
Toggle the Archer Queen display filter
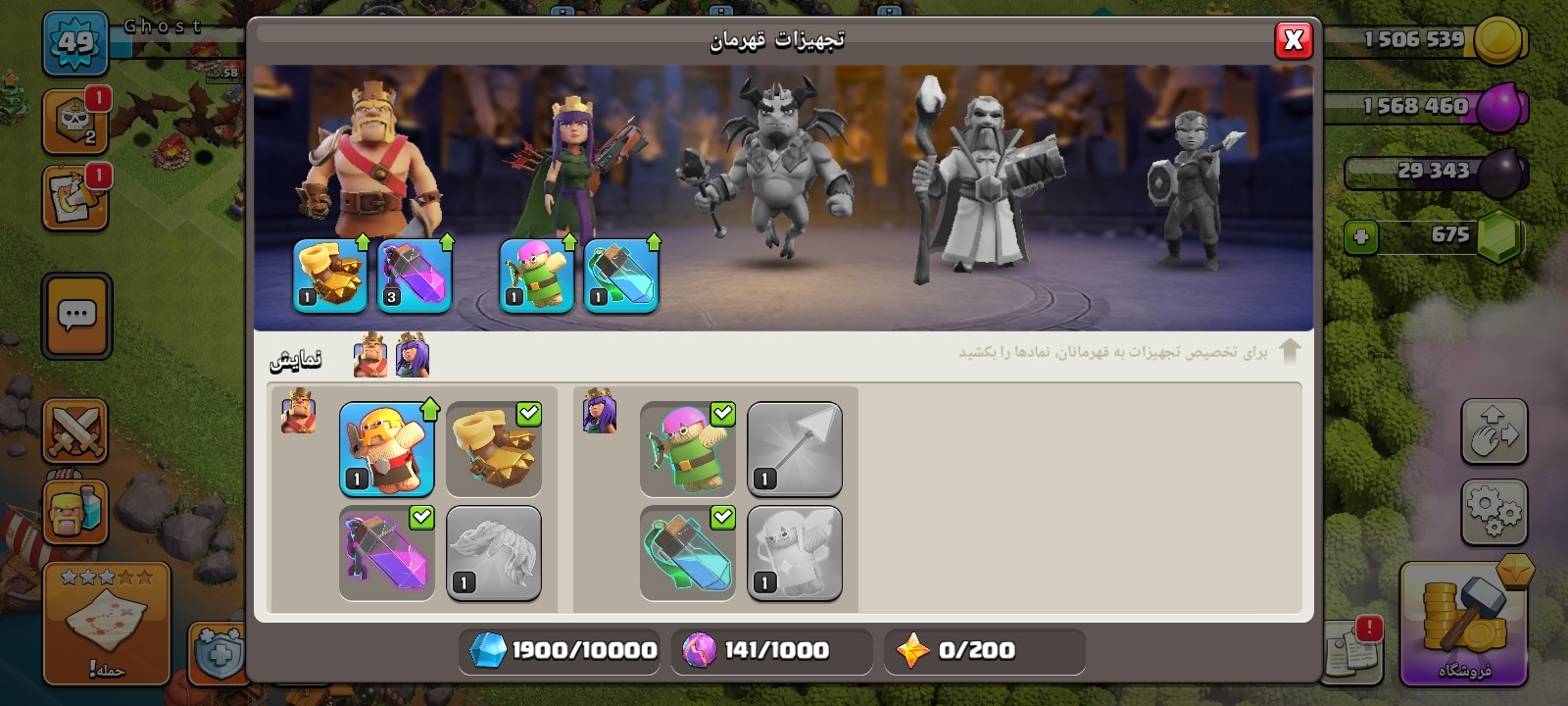pyautogui.click(x=413, y=356)
